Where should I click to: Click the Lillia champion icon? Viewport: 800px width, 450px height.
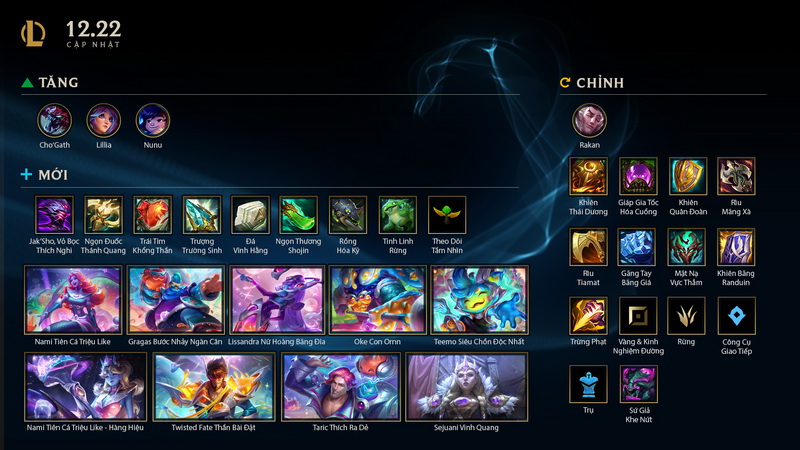click(104, 121)
